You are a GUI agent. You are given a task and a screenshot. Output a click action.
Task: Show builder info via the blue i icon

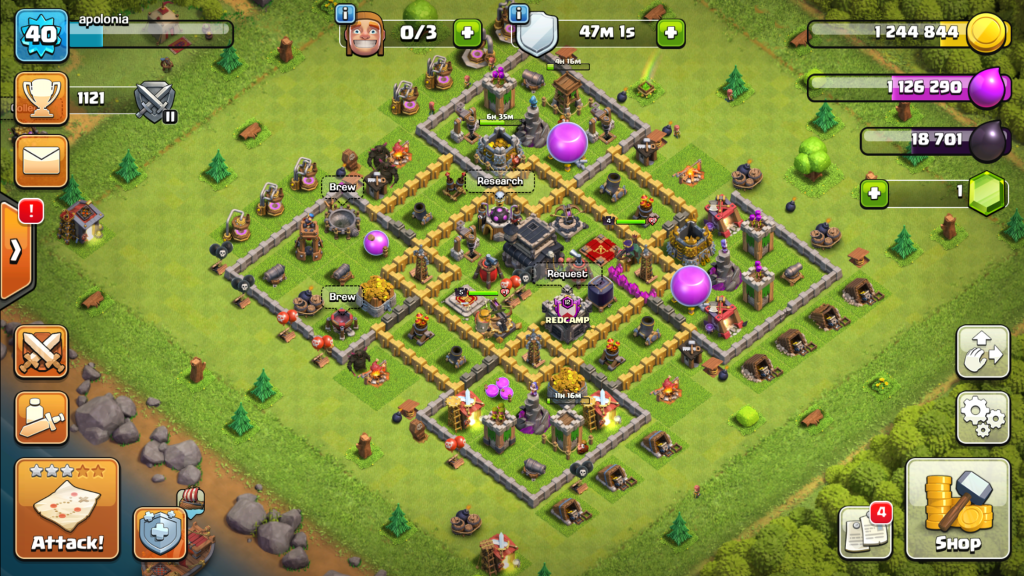(347, 14)
